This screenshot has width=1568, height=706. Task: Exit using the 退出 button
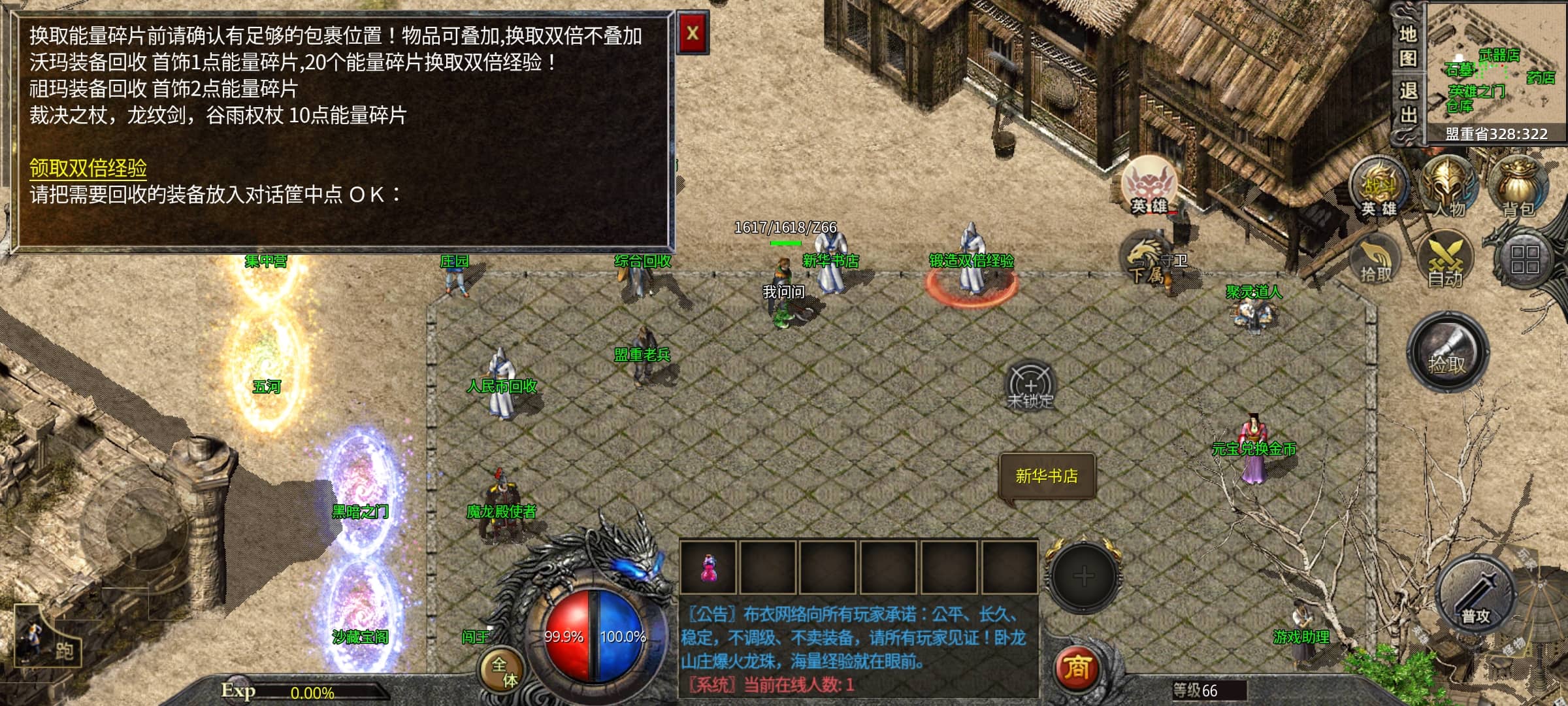(1407, 103)
